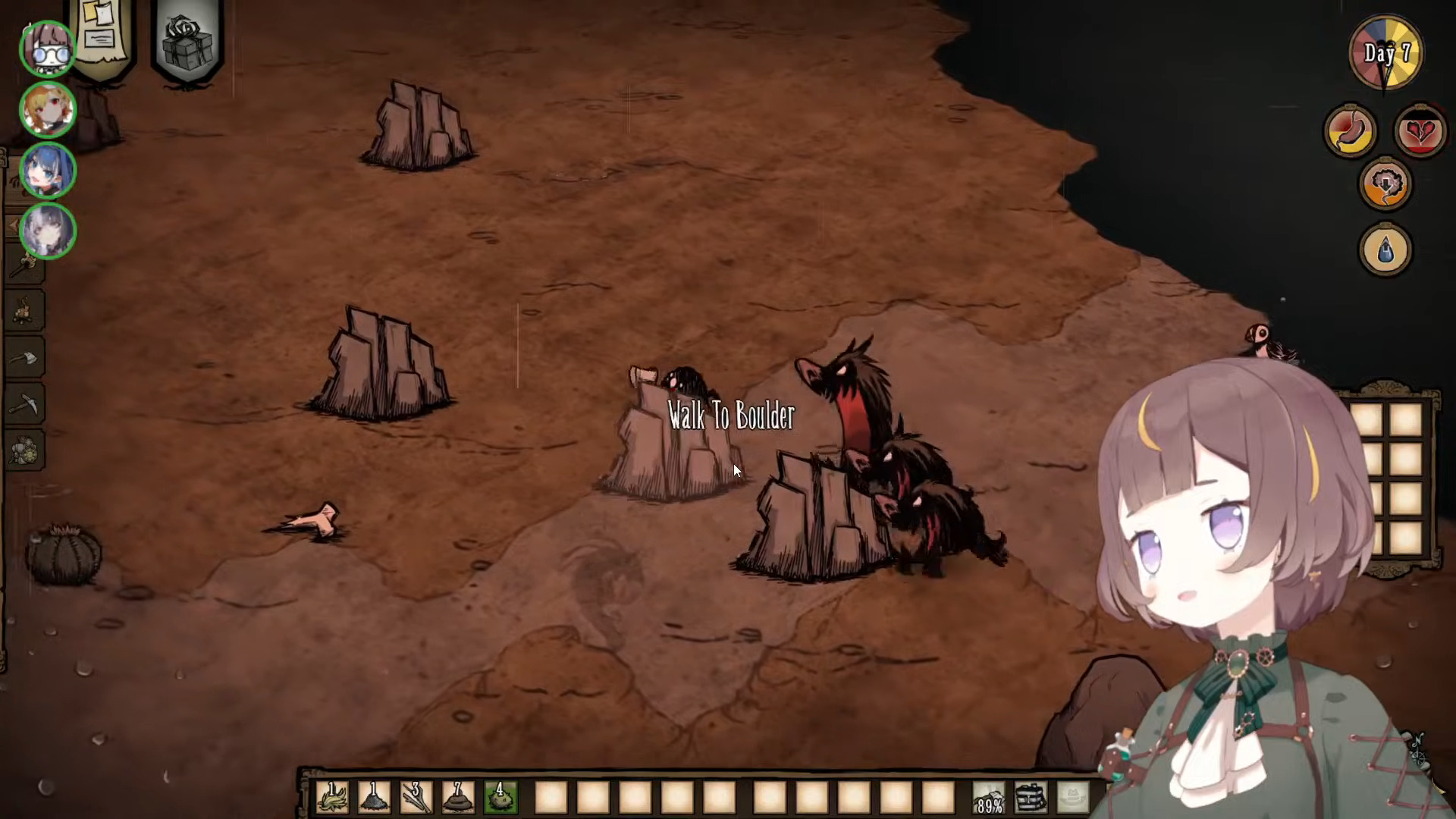
Task: Choose the axe crafting shortcut
Action: (x=27, y=358)
